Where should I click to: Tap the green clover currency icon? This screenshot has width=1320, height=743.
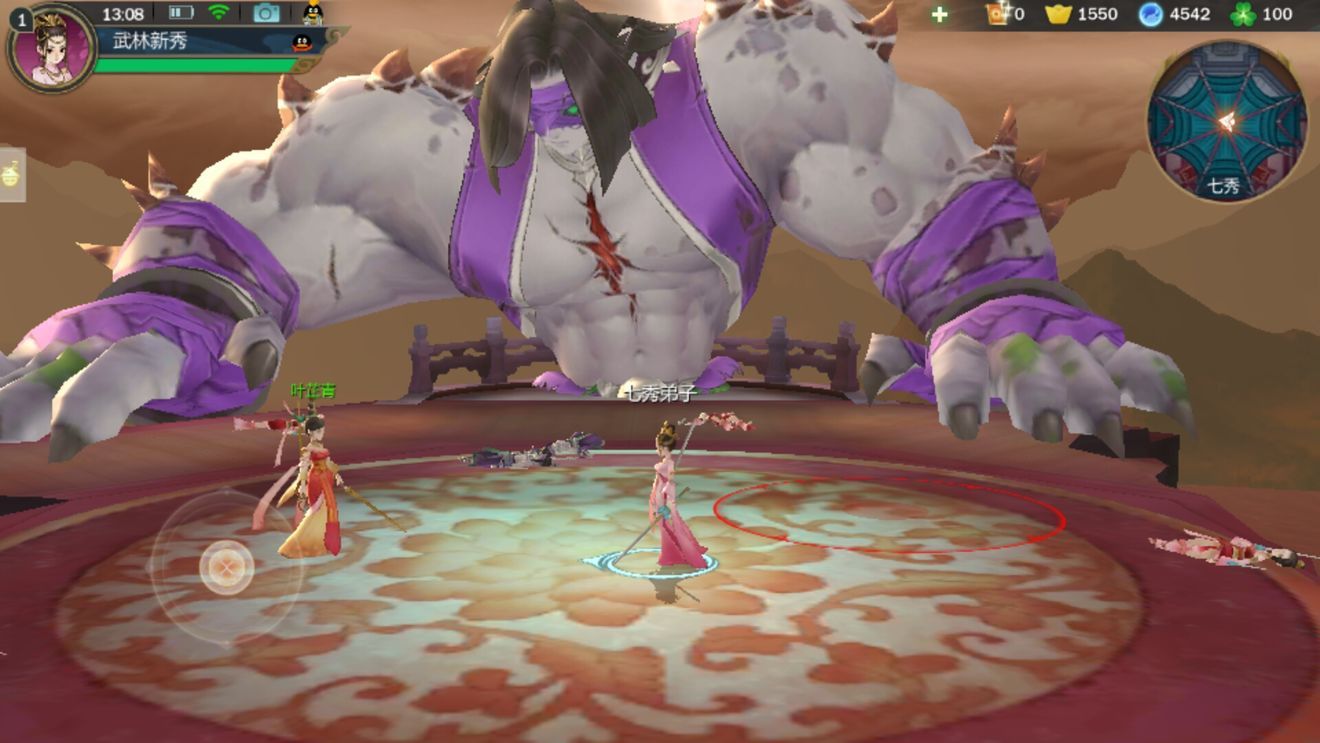coord(1243,14)
